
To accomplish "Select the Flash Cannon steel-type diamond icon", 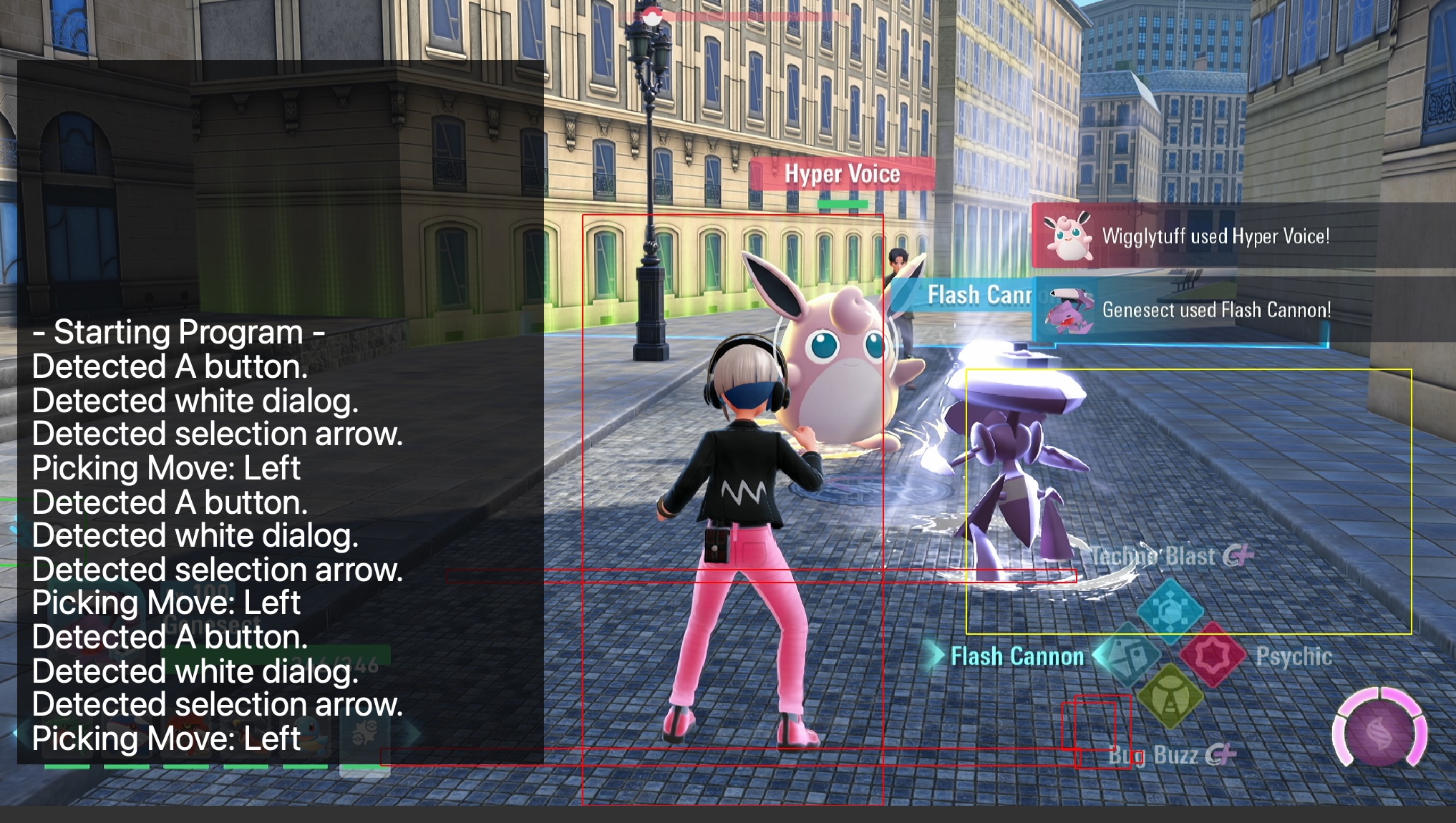I will (1132, 655).
